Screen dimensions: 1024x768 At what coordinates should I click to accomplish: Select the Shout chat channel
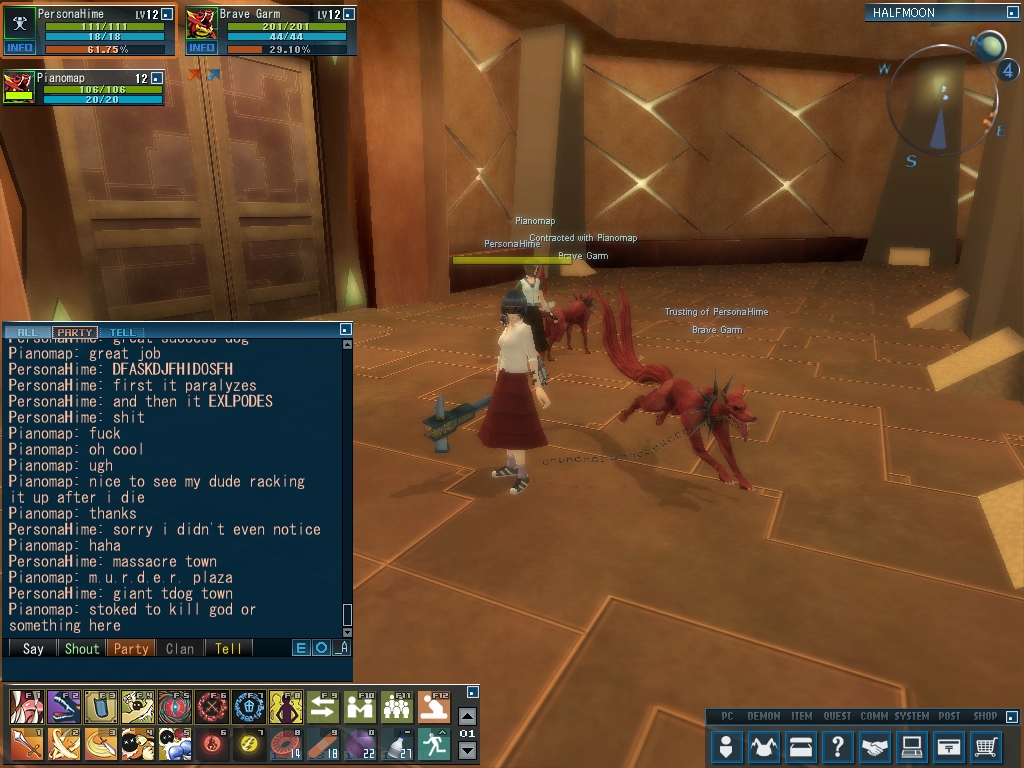pyautogui.click(x=81, y=648)
